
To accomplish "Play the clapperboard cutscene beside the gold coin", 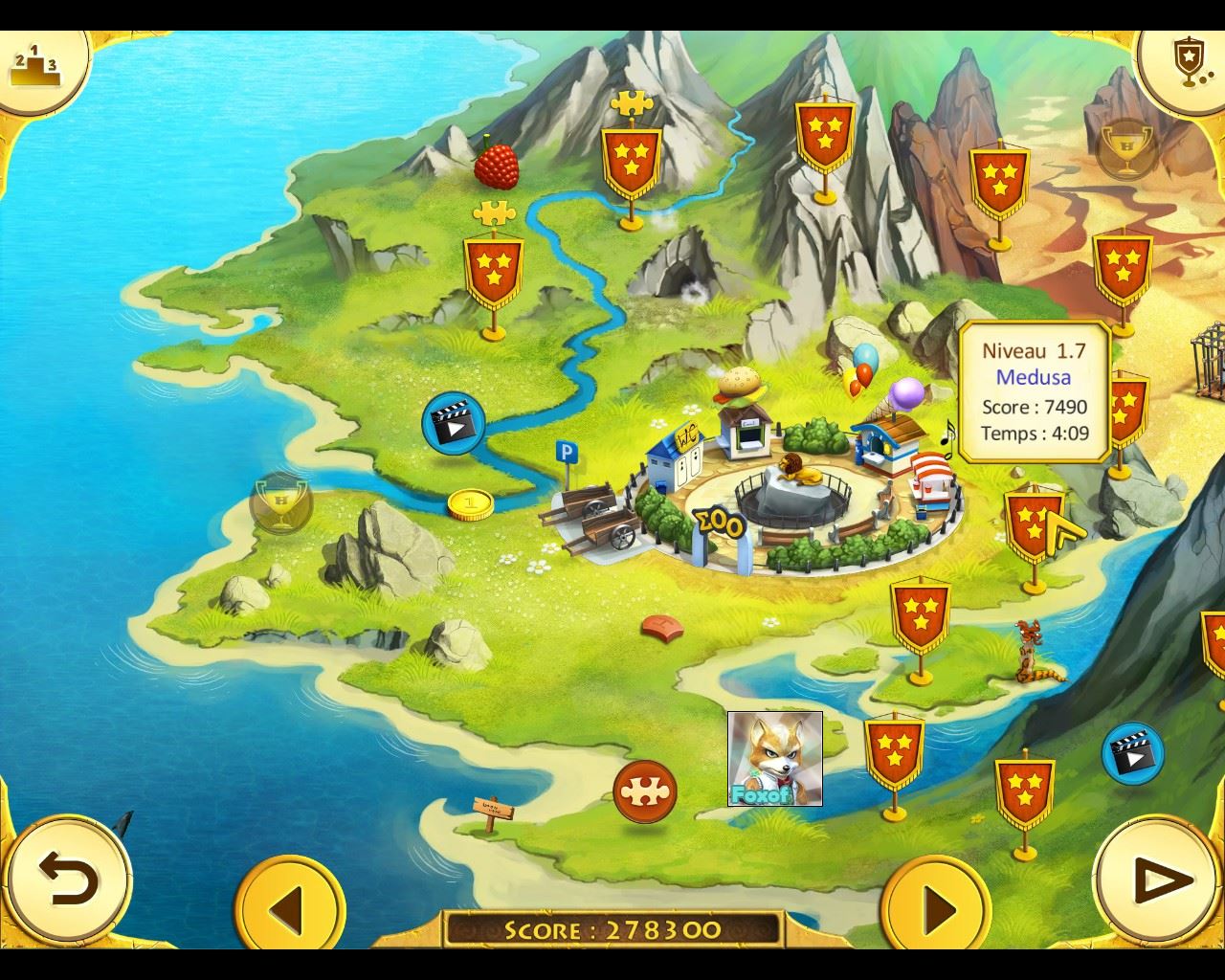I will click(x=453, y=422).
